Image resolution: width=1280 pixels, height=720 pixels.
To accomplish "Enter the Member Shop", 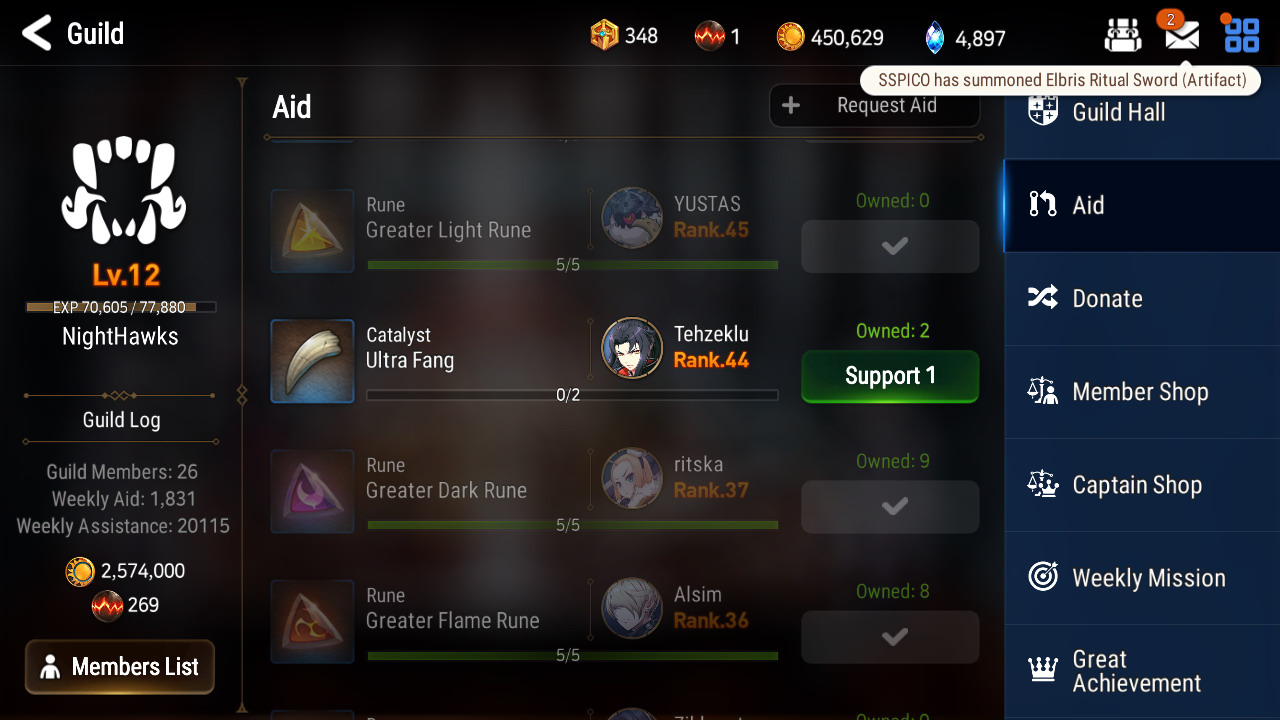I will pyautogui.click(x=1141, y=391).
